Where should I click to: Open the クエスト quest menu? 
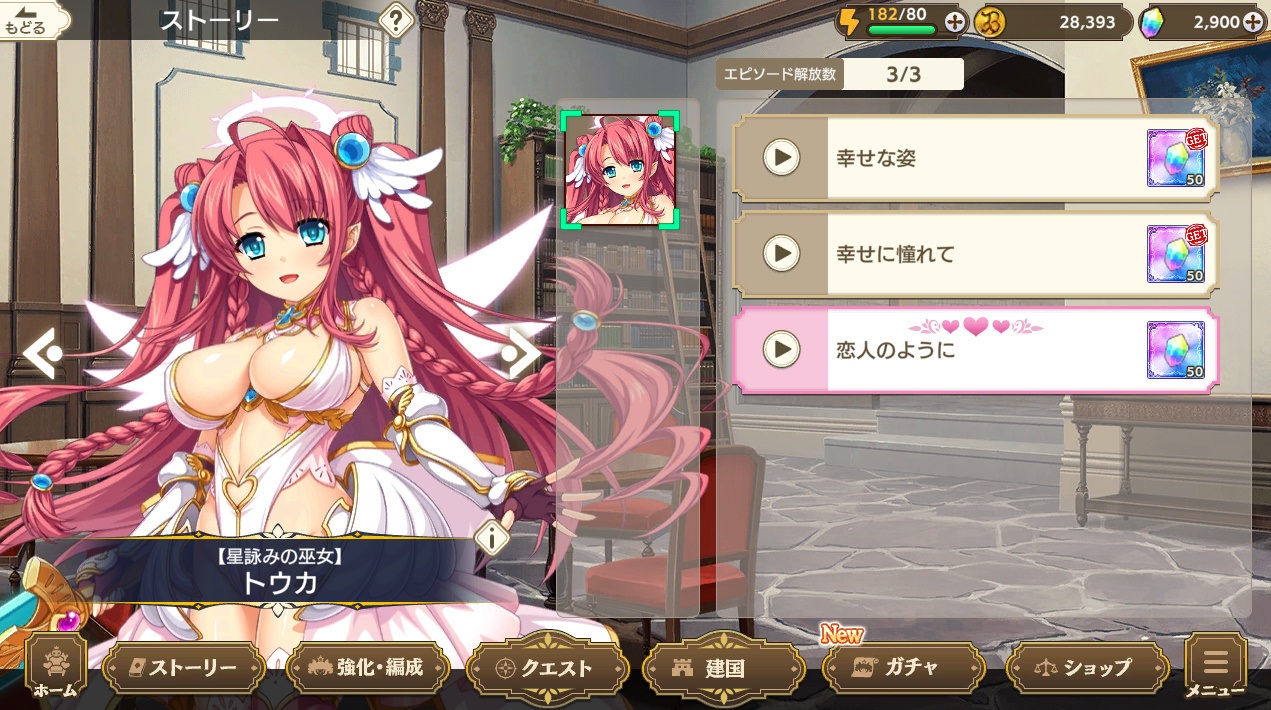click(547, 668)
